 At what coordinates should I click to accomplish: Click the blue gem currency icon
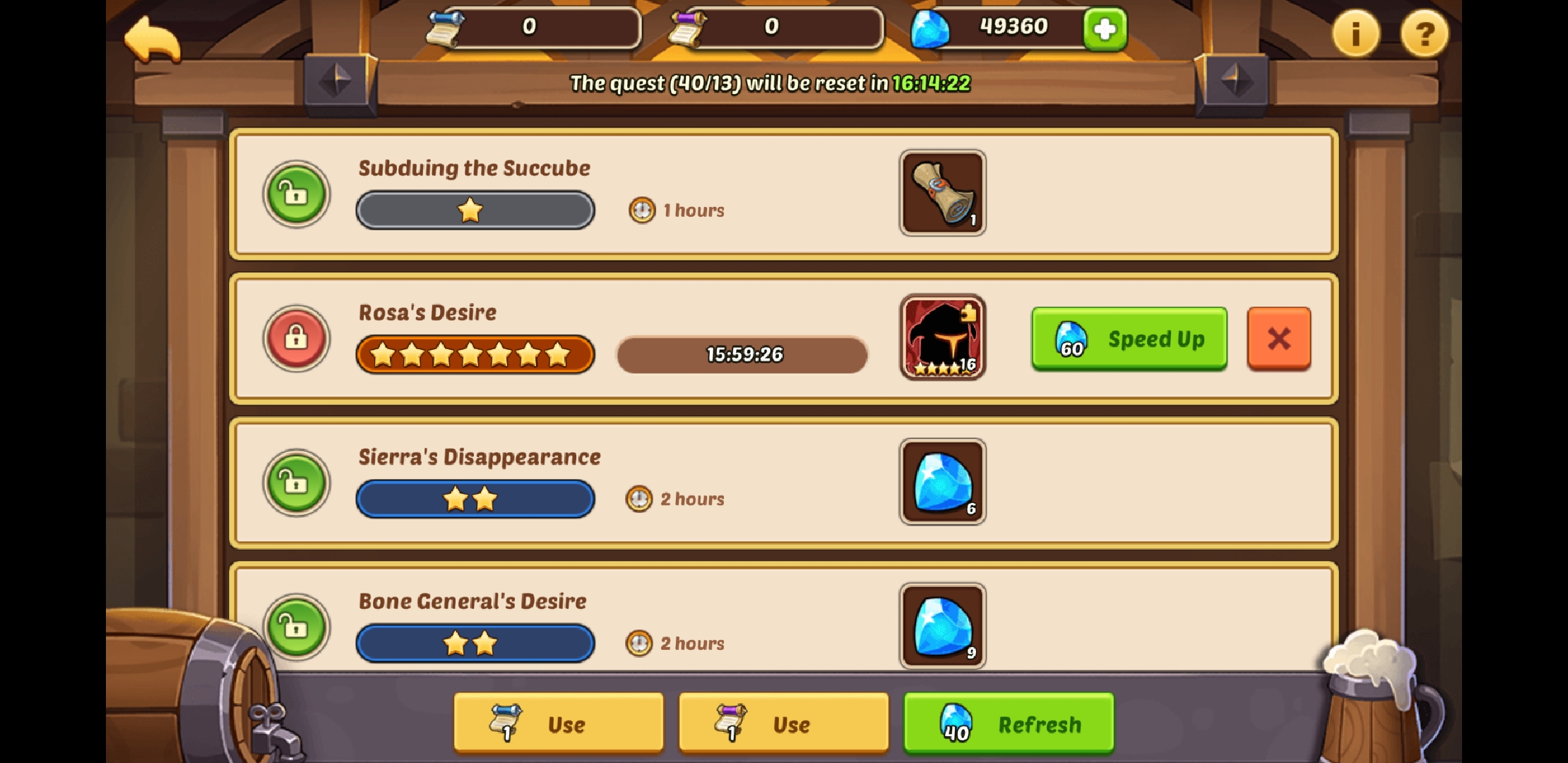(x=931, y=28)
